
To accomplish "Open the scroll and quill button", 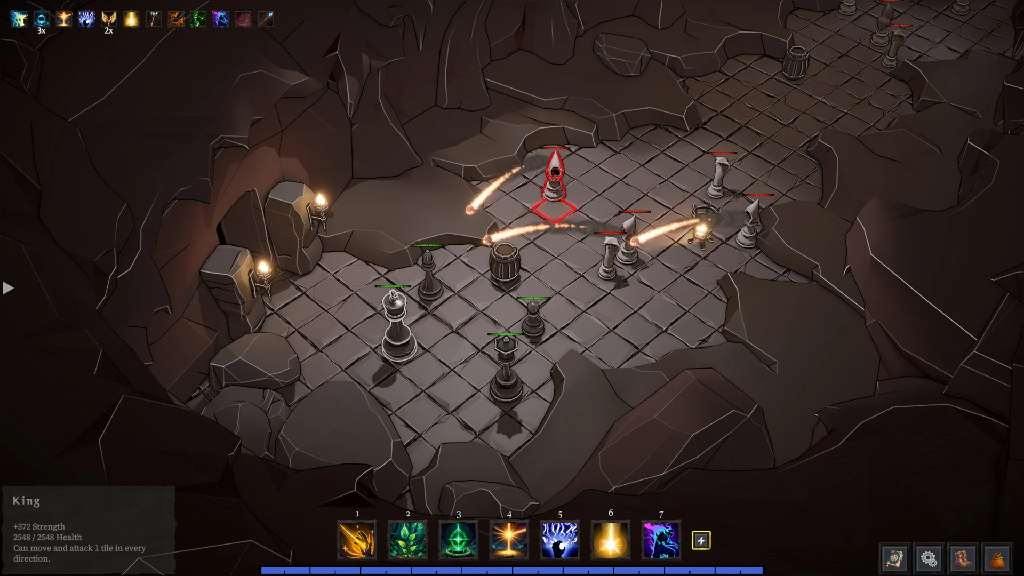I will (x=895, y=558).
